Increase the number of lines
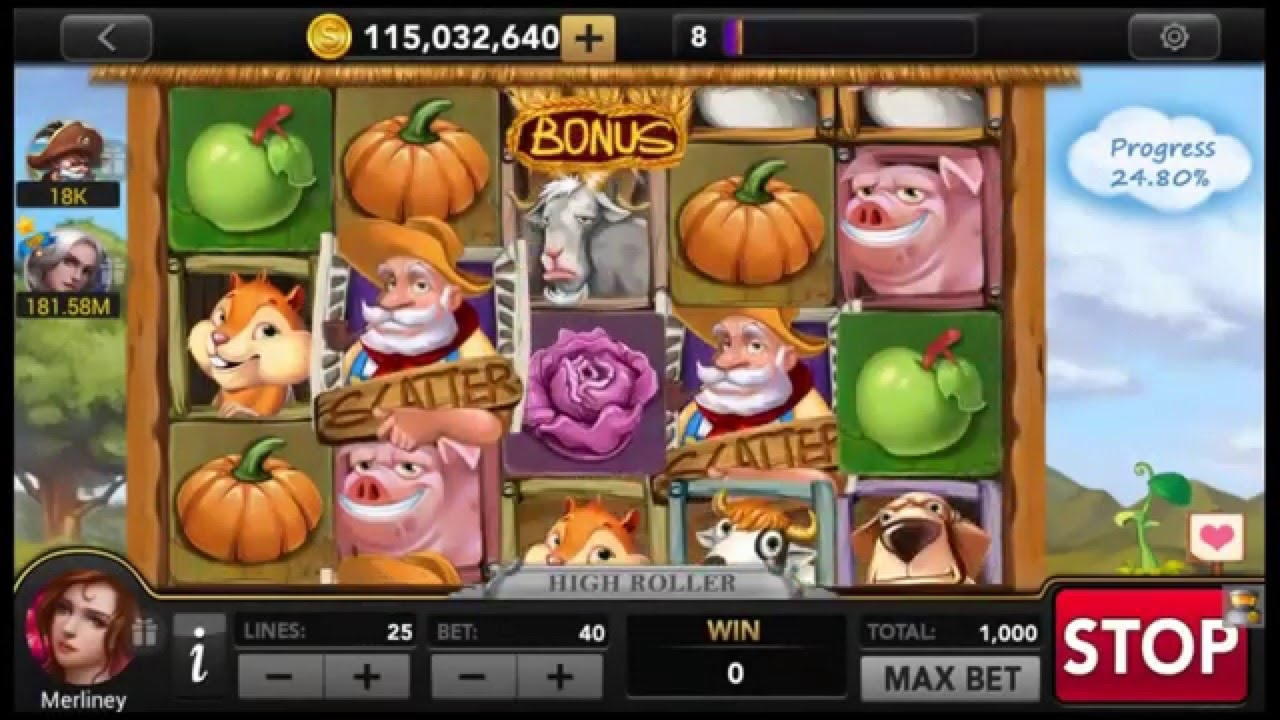Viewport: 1280px width, 720px height. pyautogui.click(x=367, y=677)
